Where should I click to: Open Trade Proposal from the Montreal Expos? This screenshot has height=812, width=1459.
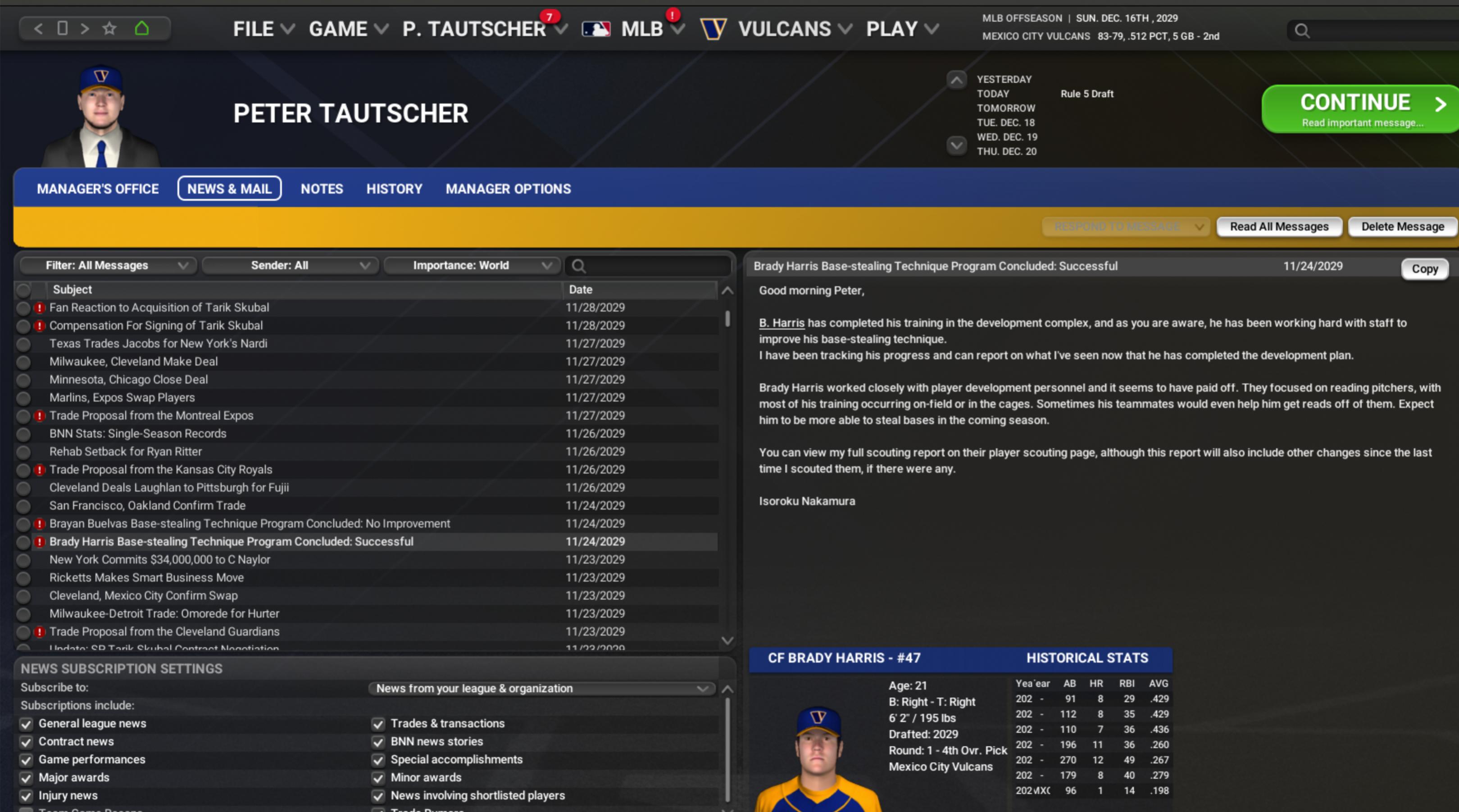coord(151,416)
